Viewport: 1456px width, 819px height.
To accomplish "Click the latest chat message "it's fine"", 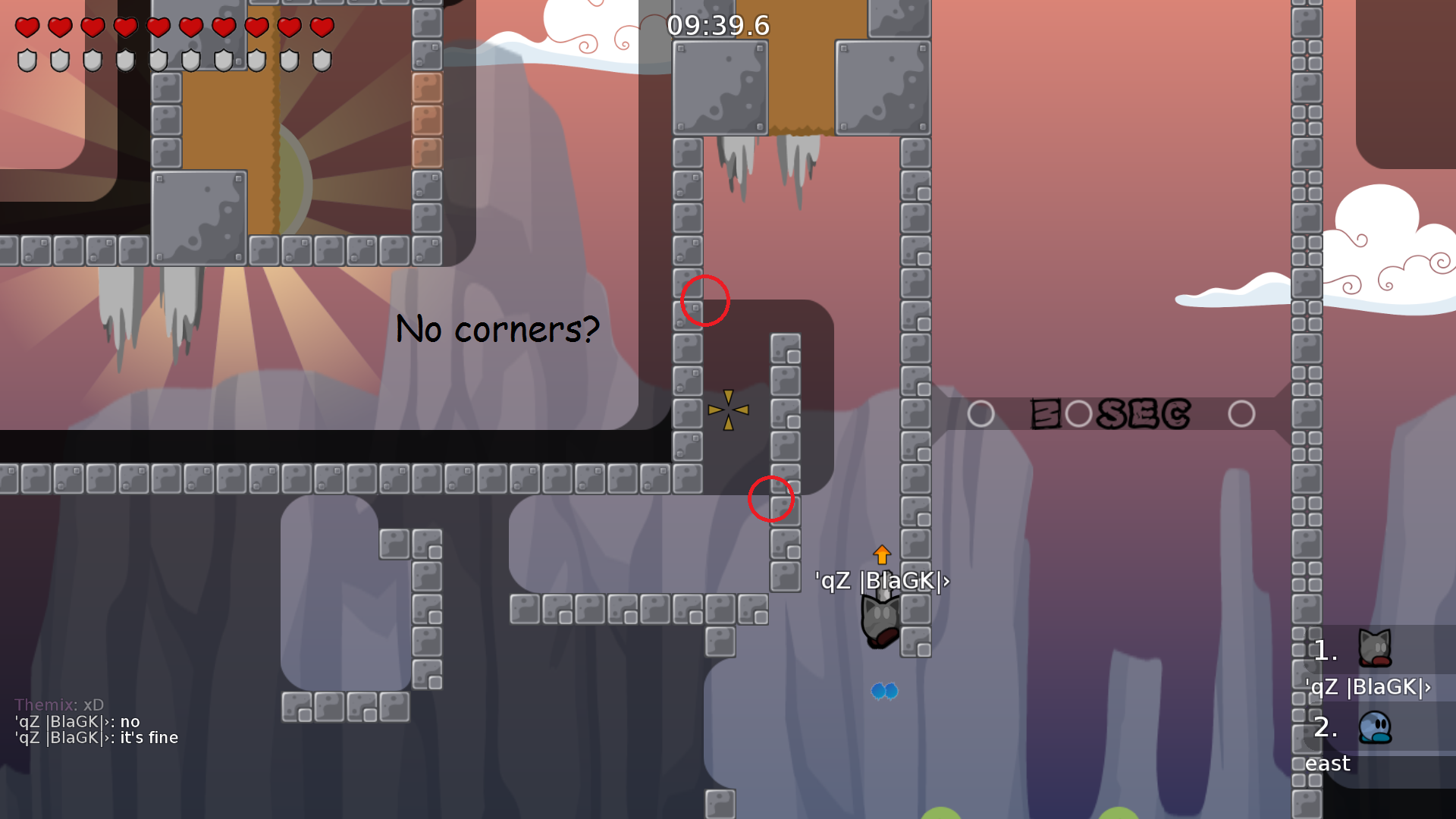I will coord(96,738).
